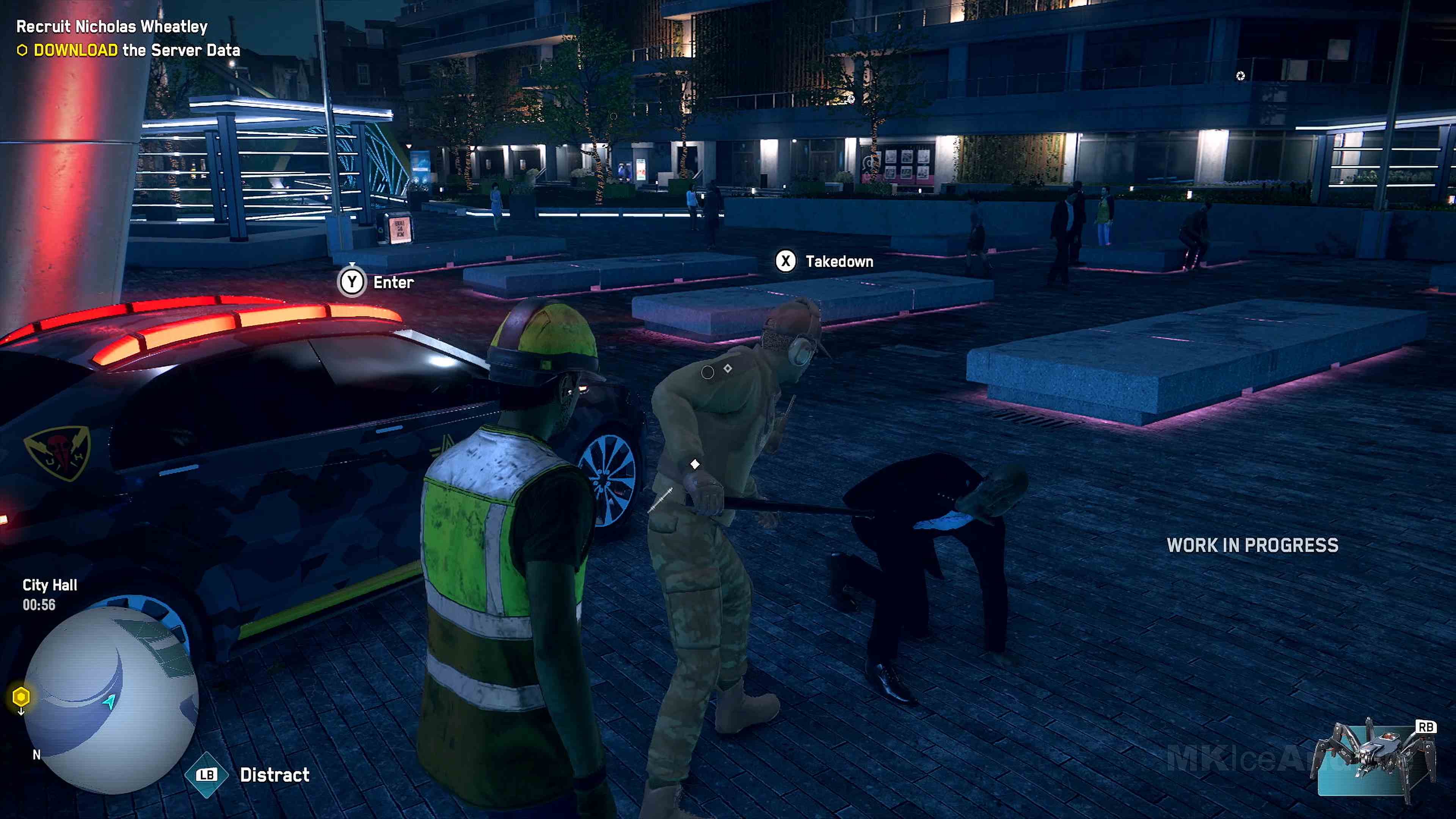The height and width of the screenshot is (819, 1456).
Task: Expand the City Hall location label
Action: point(50,584)
